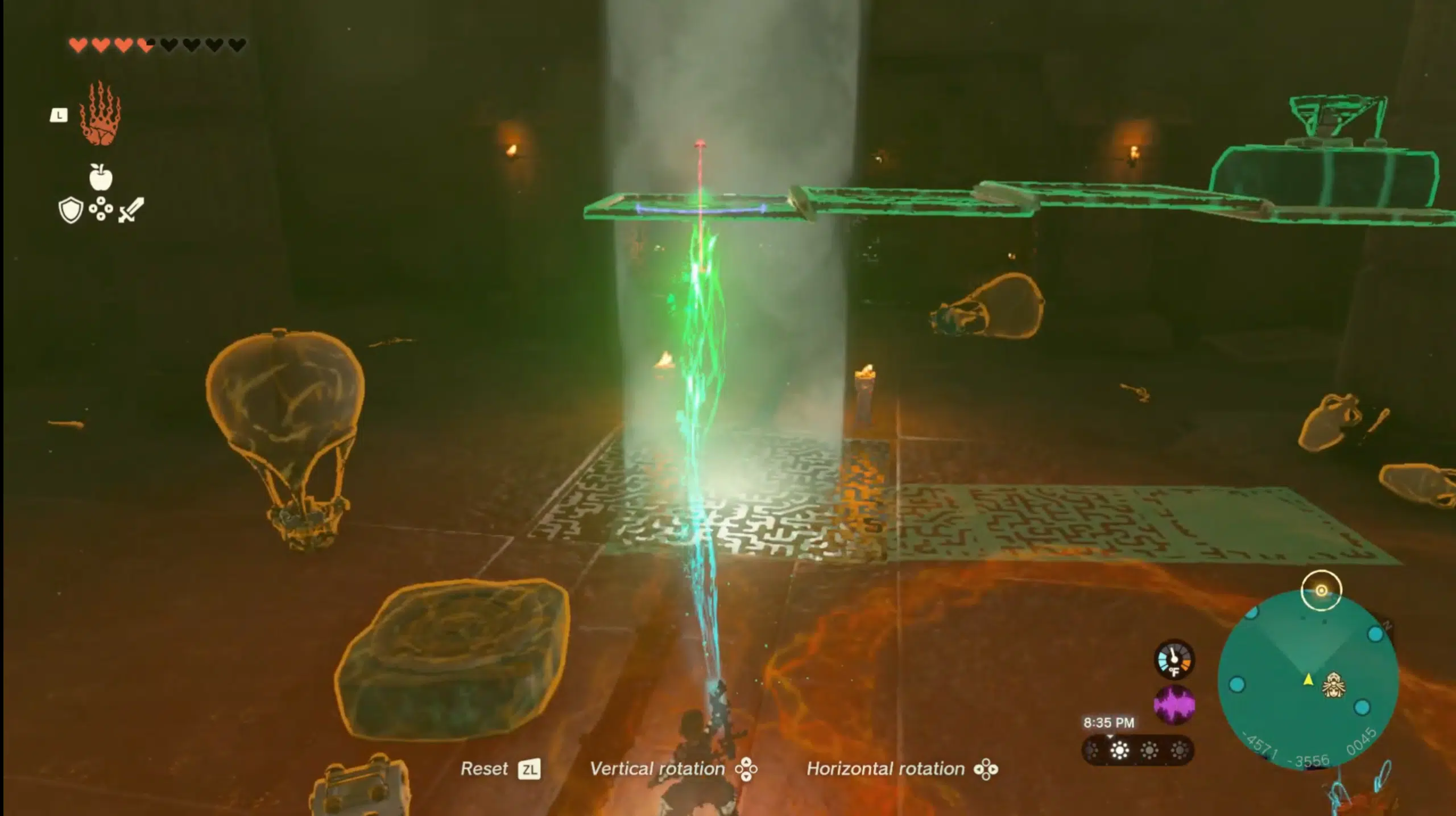Click the L button prompt beside the ability icon

[59, 115]
